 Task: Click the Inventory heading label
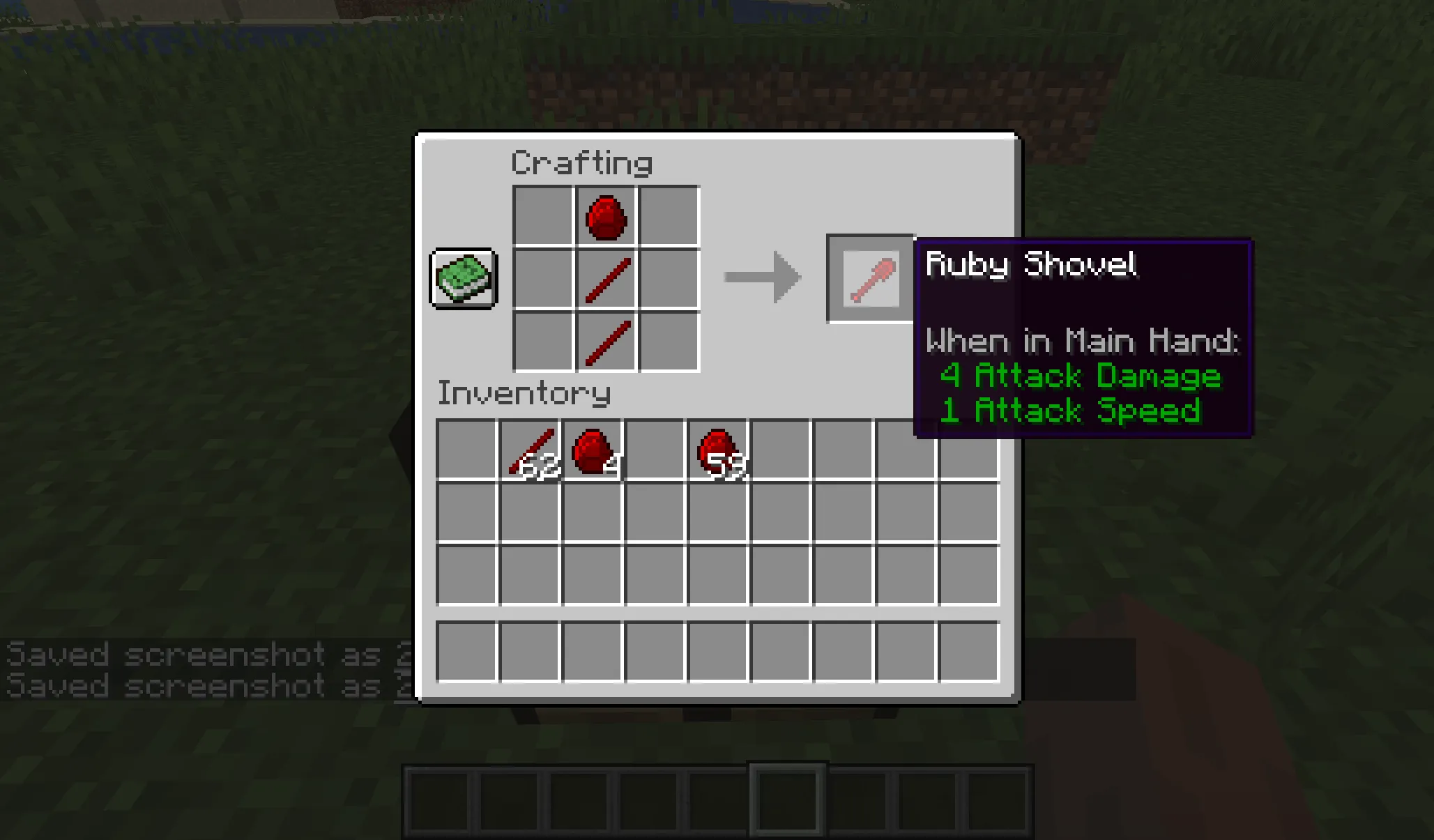tap(524, 394)
